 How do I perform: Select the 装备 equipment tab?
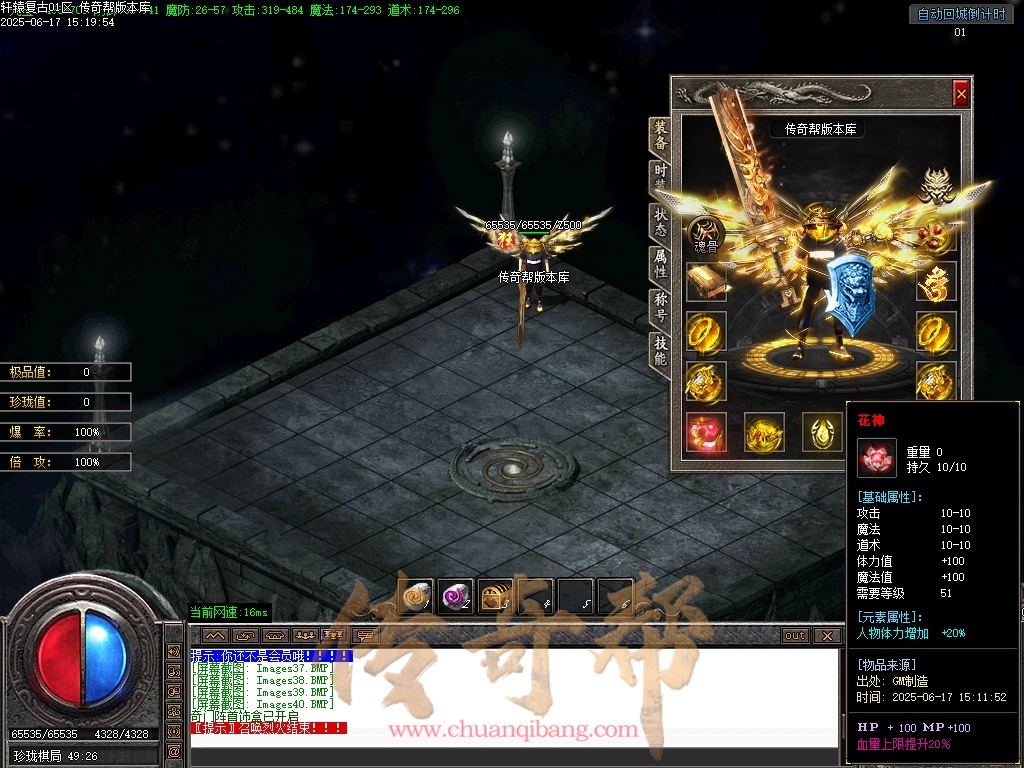point(660,135)
